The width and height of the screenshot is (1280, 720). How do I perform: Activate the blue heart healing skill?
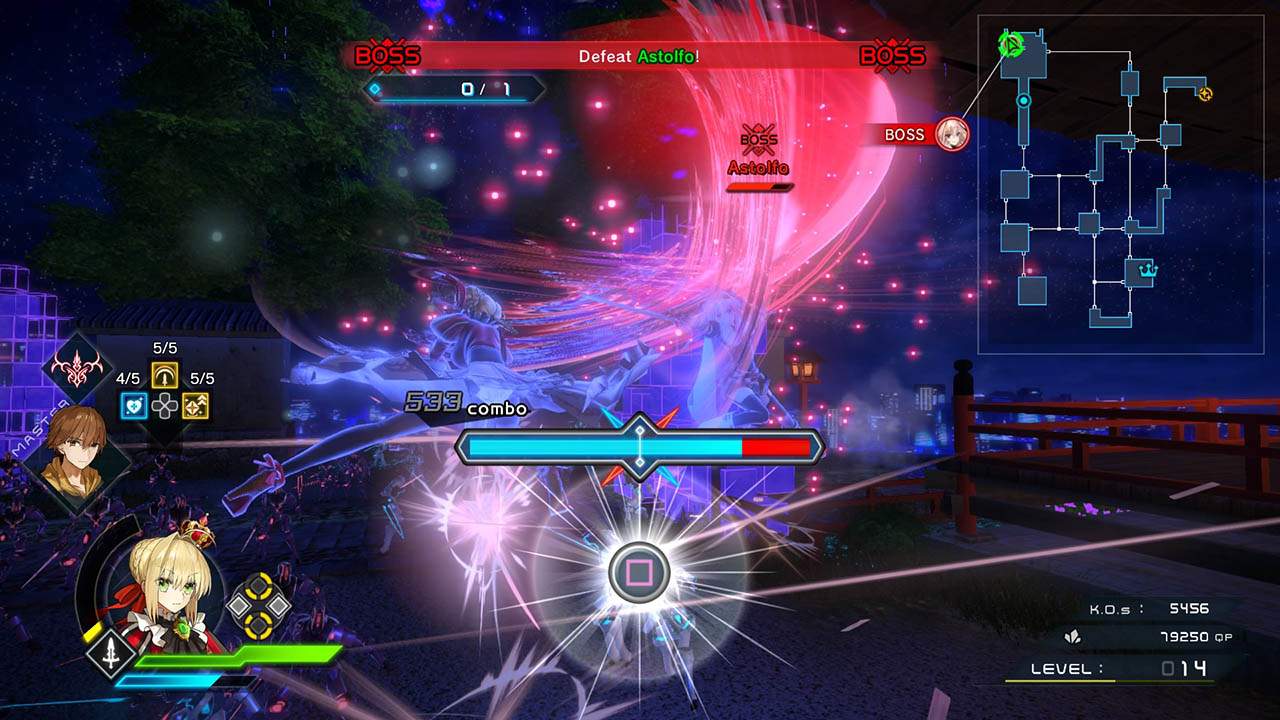tap(133, 404)
